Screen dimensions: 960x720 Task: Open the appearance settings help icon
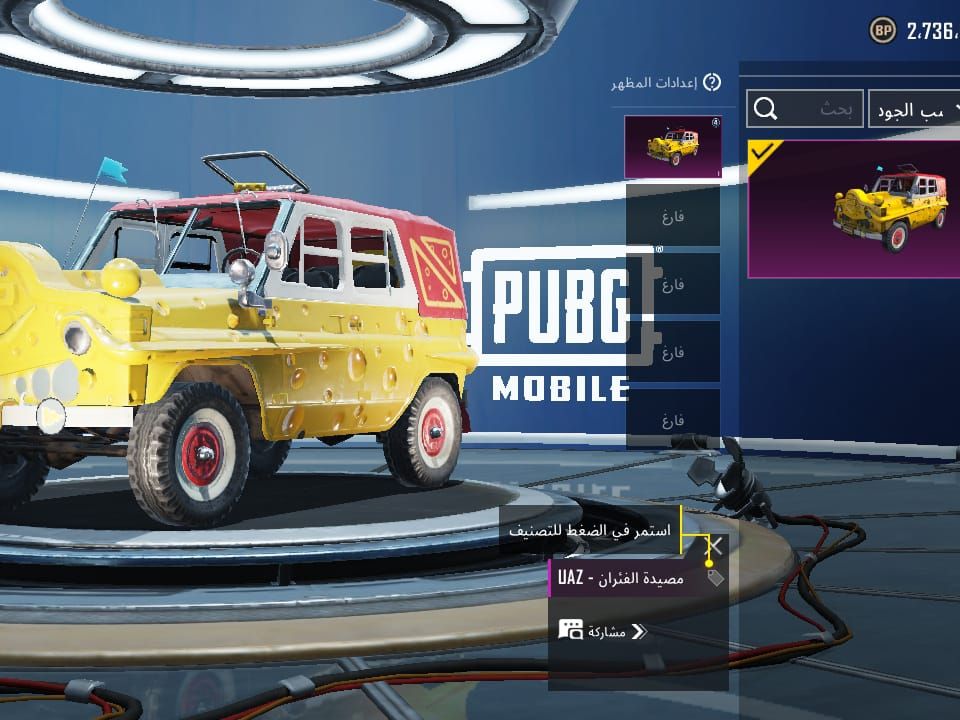tap(712, 83)
